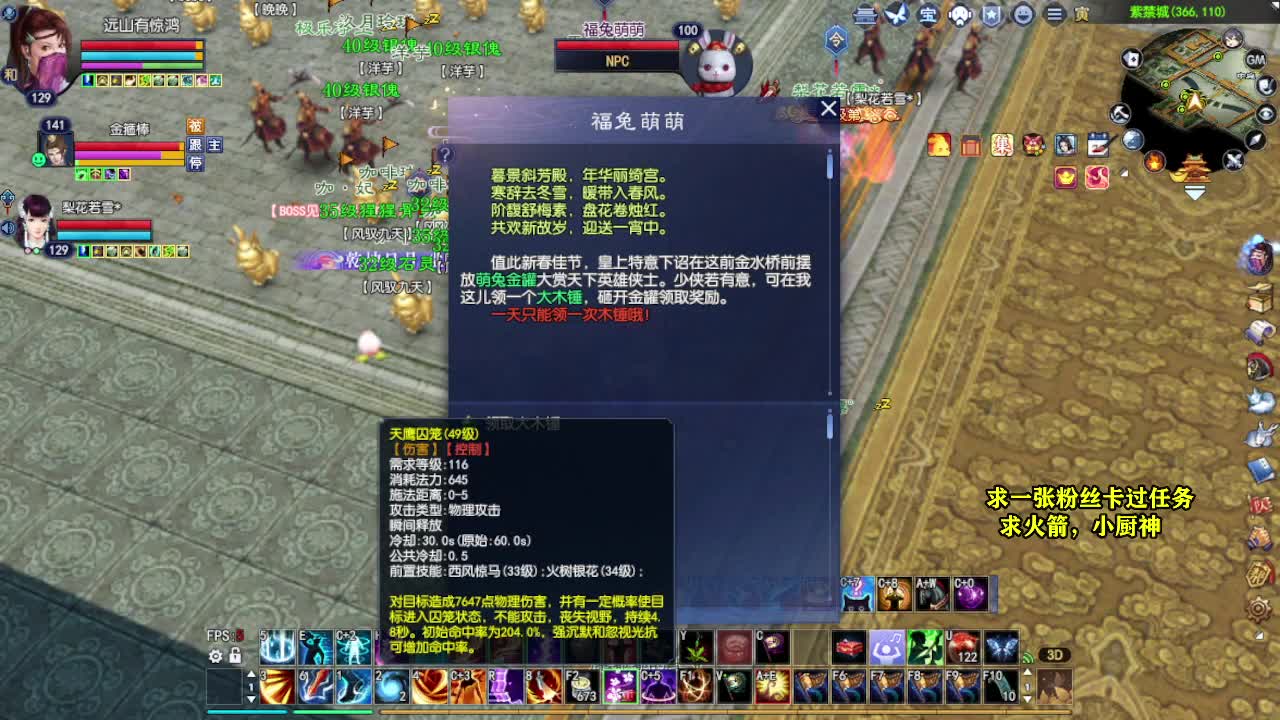This screenshot has height=720, width=1280.
Task: Click the settings gear next to the FPS counter
Action: [215, 657]
